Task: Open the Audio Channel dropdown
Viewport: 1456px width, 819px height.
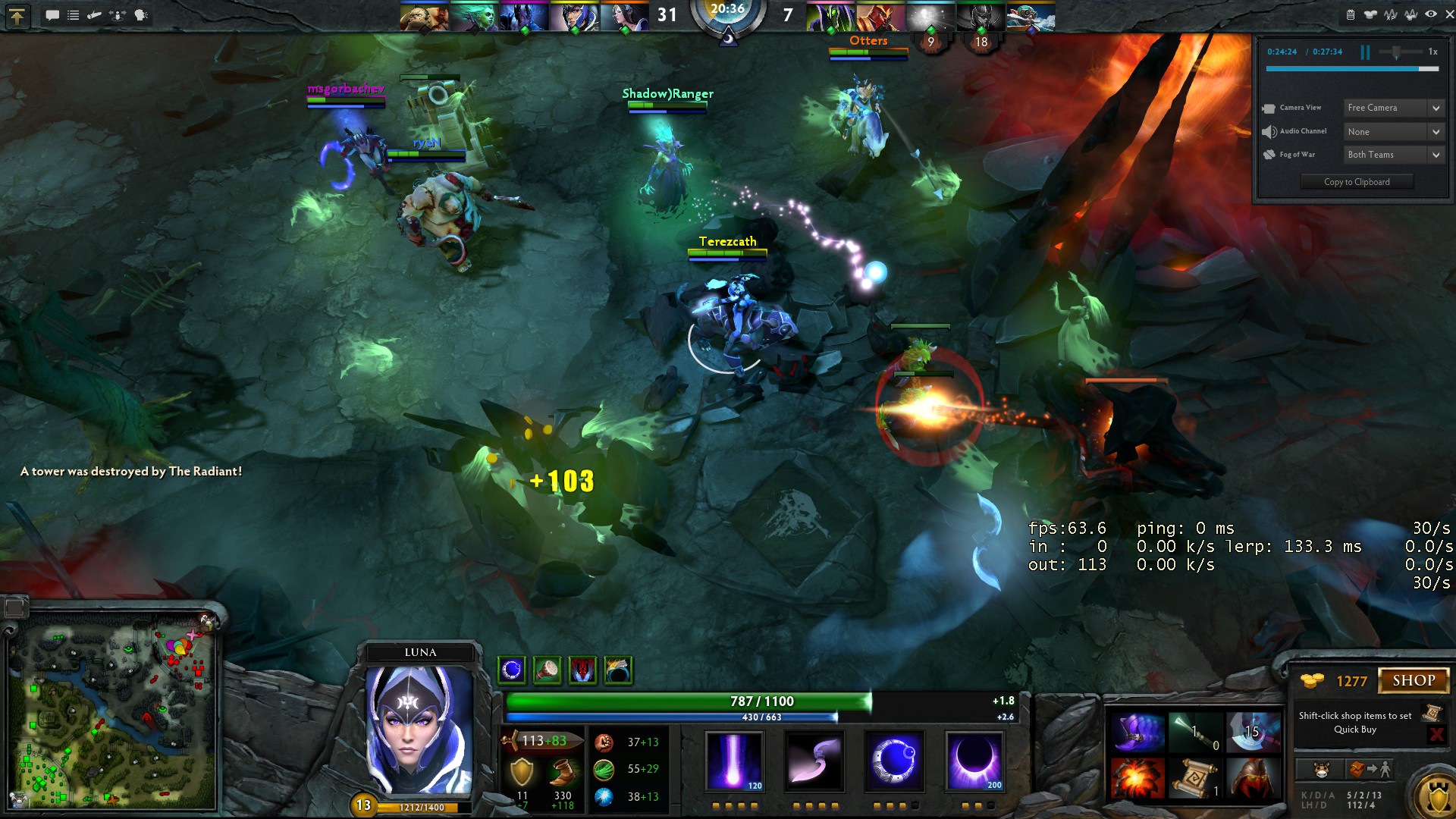Action: click(1394, 132)
